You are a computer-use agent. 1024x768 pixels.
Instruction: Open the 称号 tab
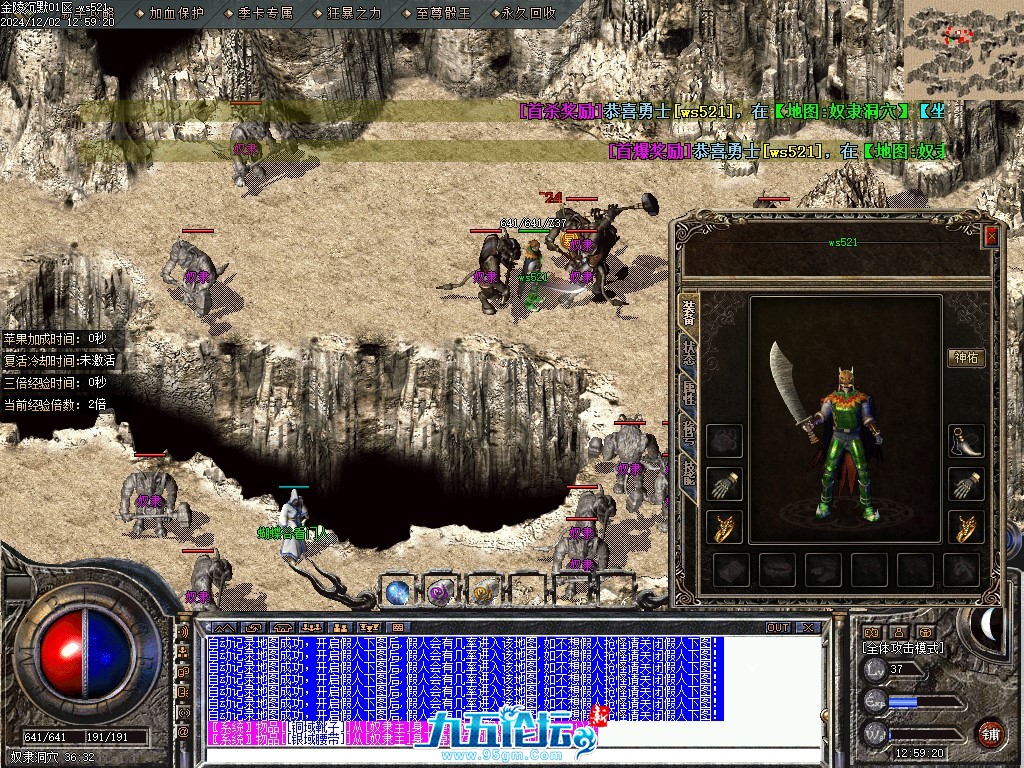tap(689, 432)
